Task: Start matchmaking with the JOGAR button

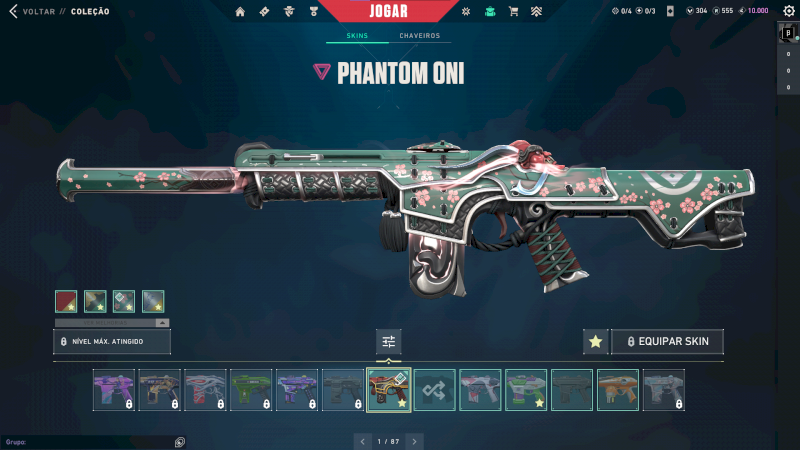Action: pos(388,11)
